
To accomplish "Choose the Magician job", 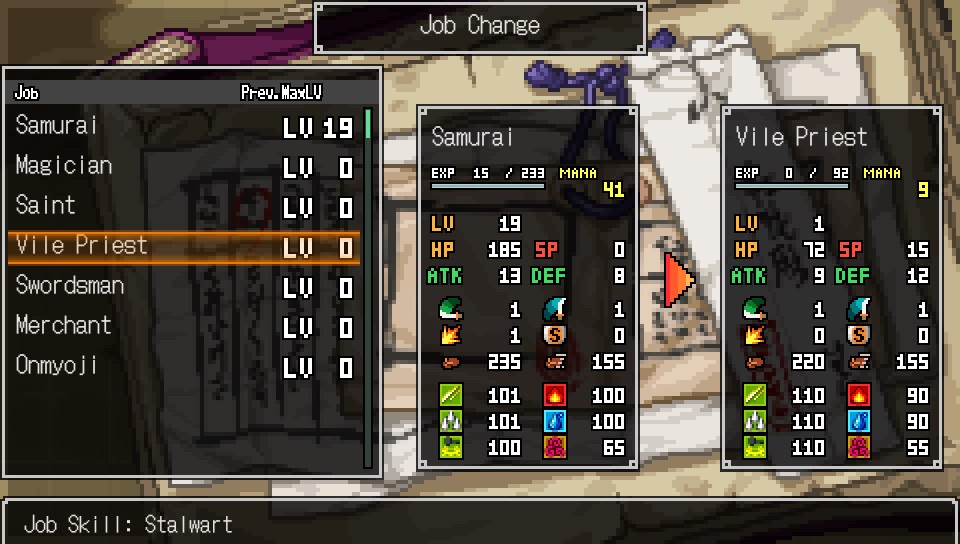I will [x=184, y=167].
